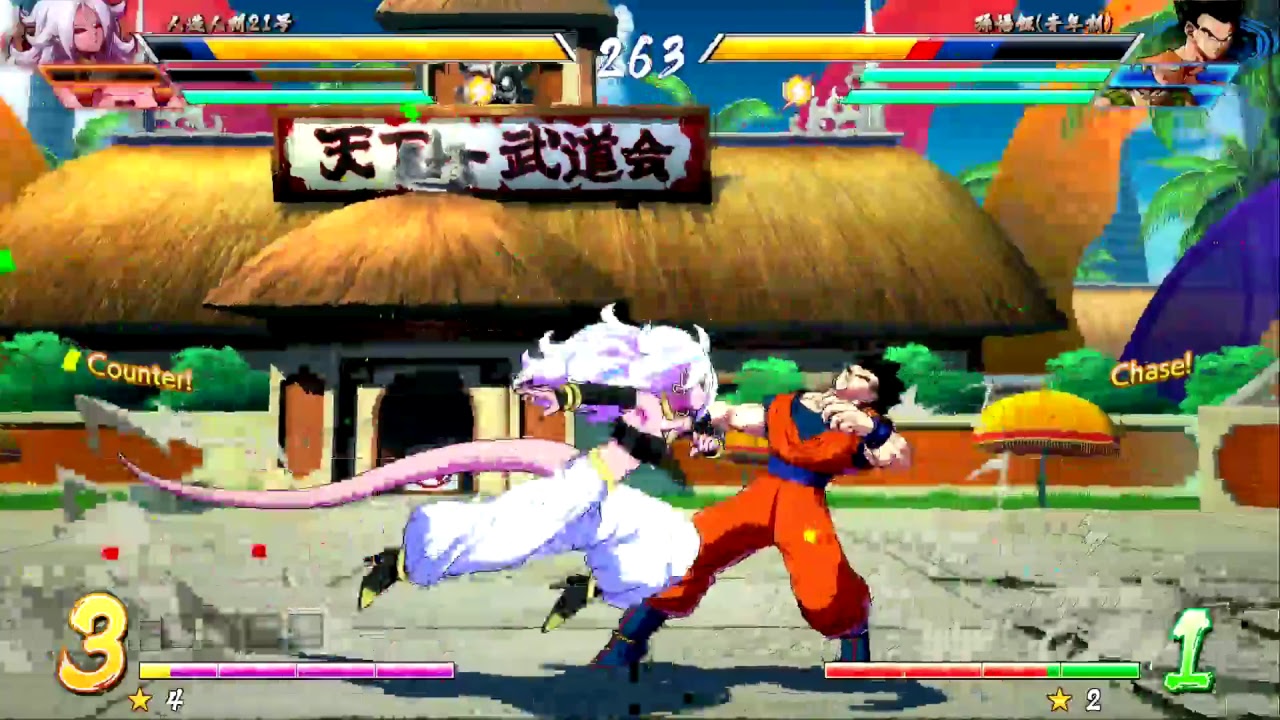The height and width of the screenshot is (720, 1280).
Task: Click the spark icon near the right Dragon Ball counter
Action: coord(795,88)
